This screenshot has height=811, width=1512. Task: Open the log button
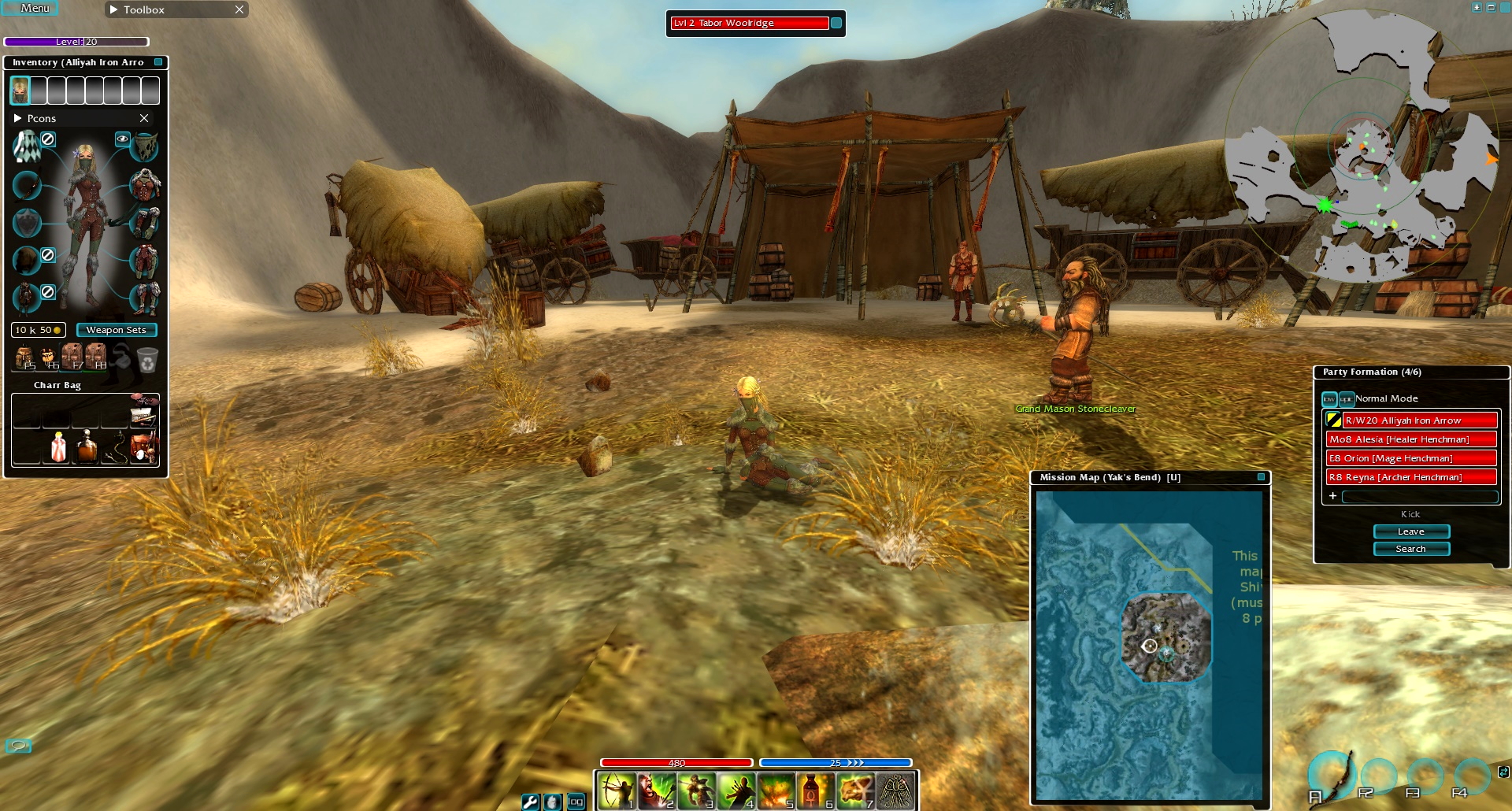576,802
